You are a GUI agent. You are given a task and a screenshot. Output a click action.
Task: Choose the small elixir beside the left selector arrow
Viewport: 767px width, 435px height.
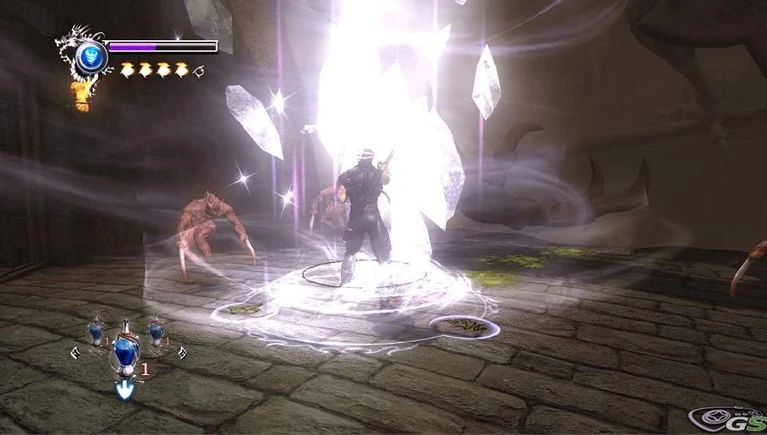pyautogui.click(x=94, y=331)
